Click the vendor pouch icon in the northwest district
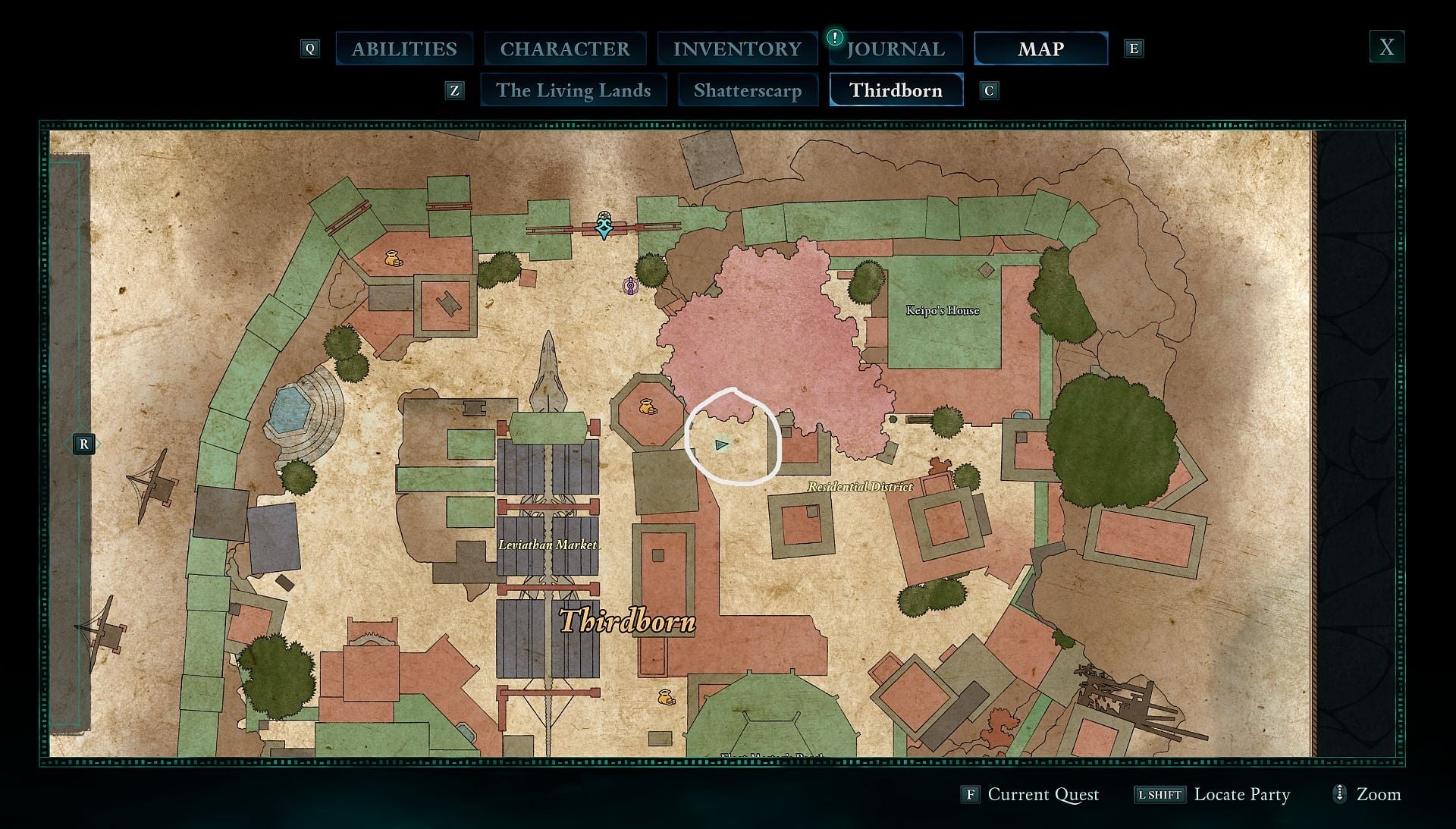1456x829 pixels. tap(394, 259)
